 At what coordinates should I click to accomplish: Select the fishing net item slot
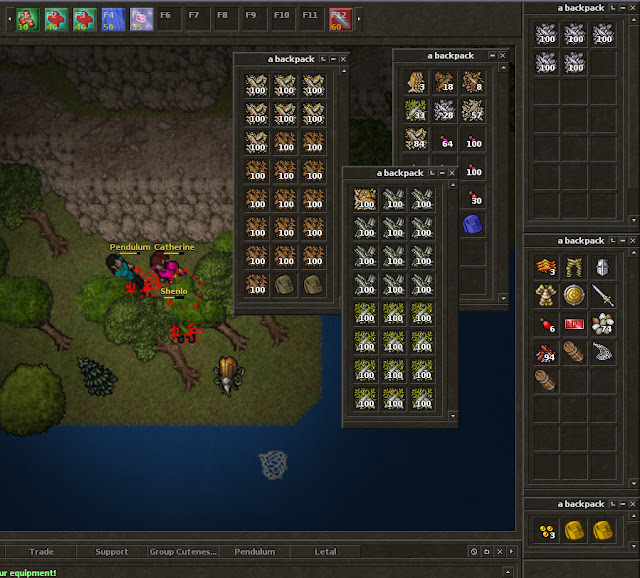pyautogui.click(x=603, y=353)
